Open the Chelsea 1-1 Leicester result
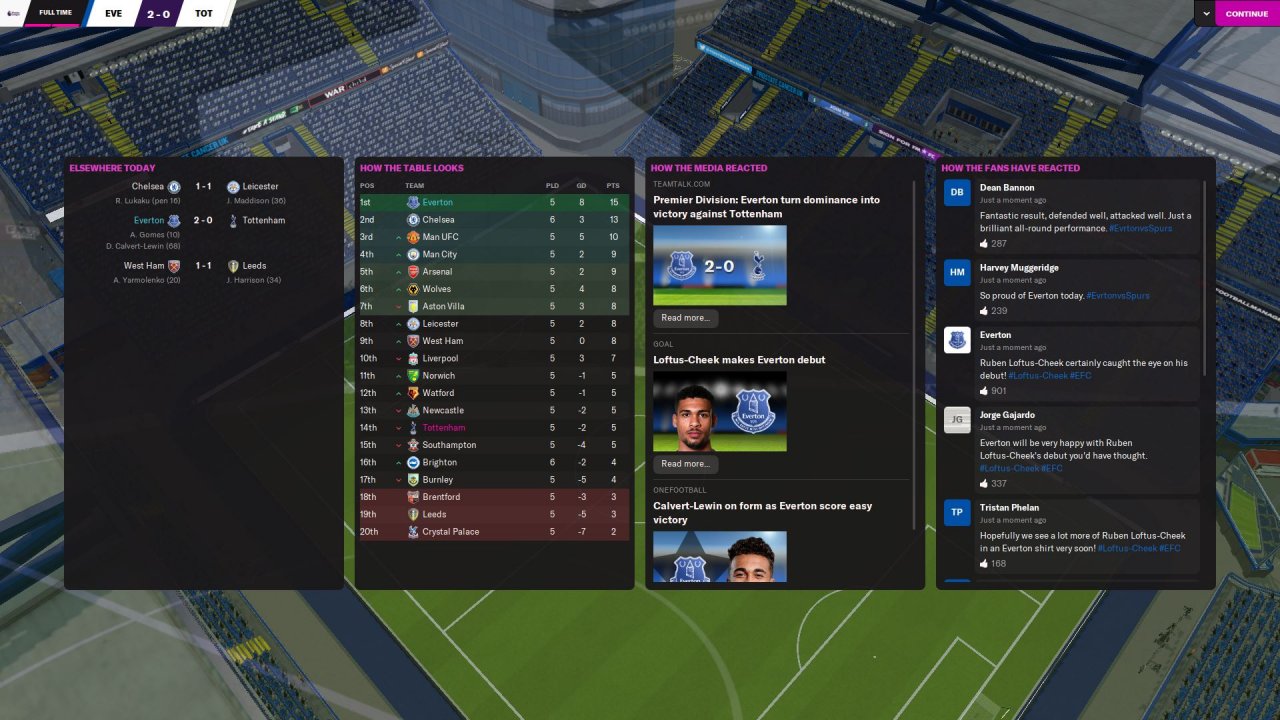Image resolution: width=1280 pixels, height=720 pixels. [203, 187]
